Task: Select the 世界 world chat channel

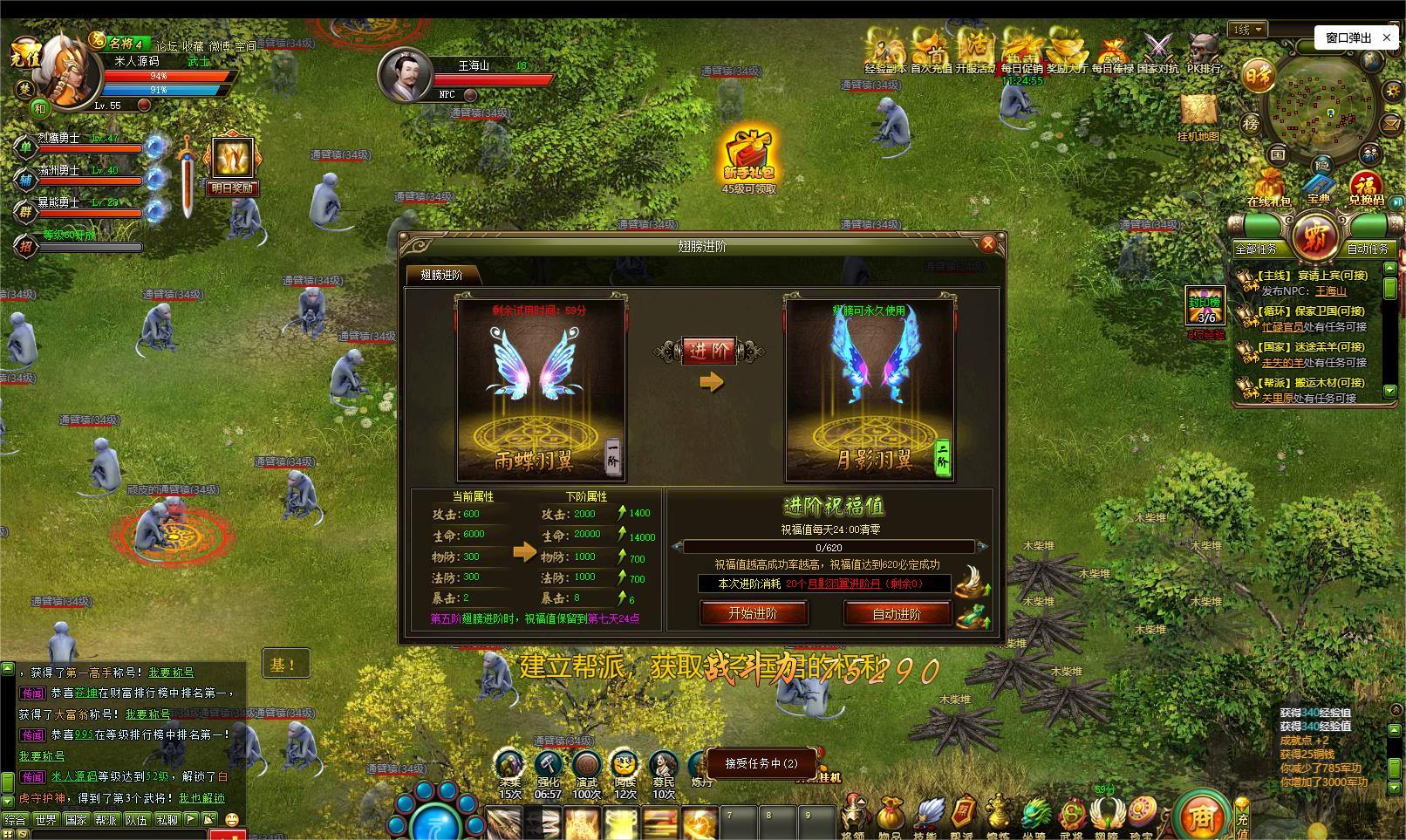Action: [x=45, y=820]
